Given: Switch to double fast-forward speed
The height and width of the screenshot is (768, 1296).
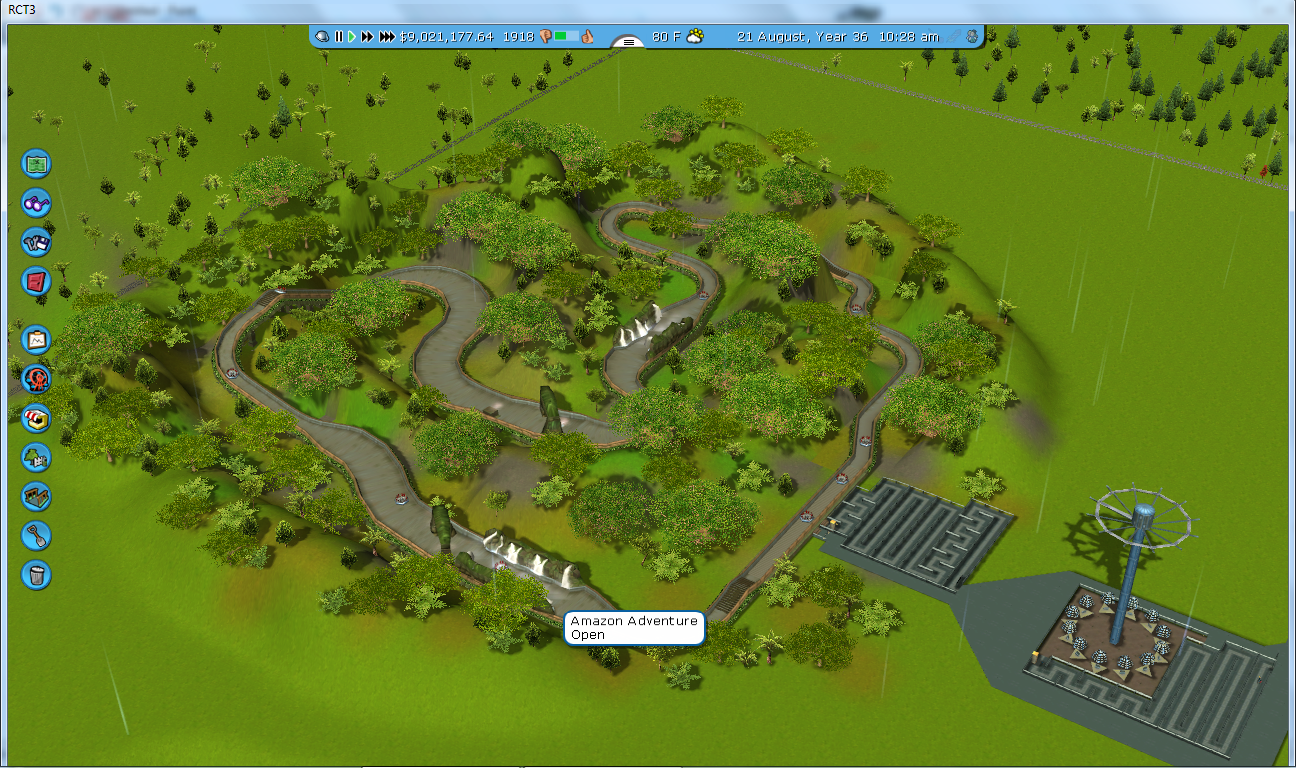Looking at the screenshot, I should pos(367,36).
